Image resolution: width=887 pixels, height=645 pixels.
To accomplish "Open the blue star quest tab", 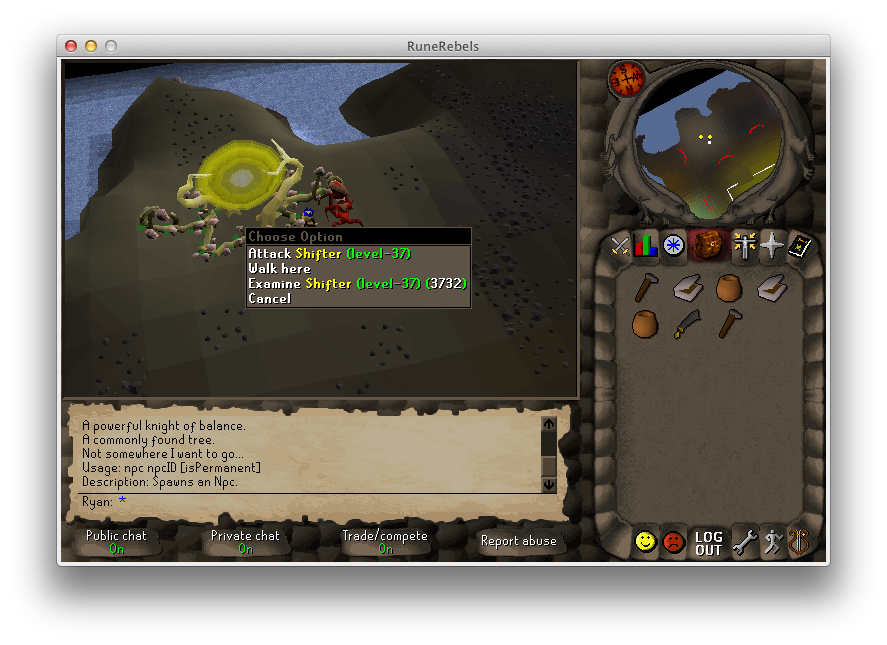I will (673, 245).
